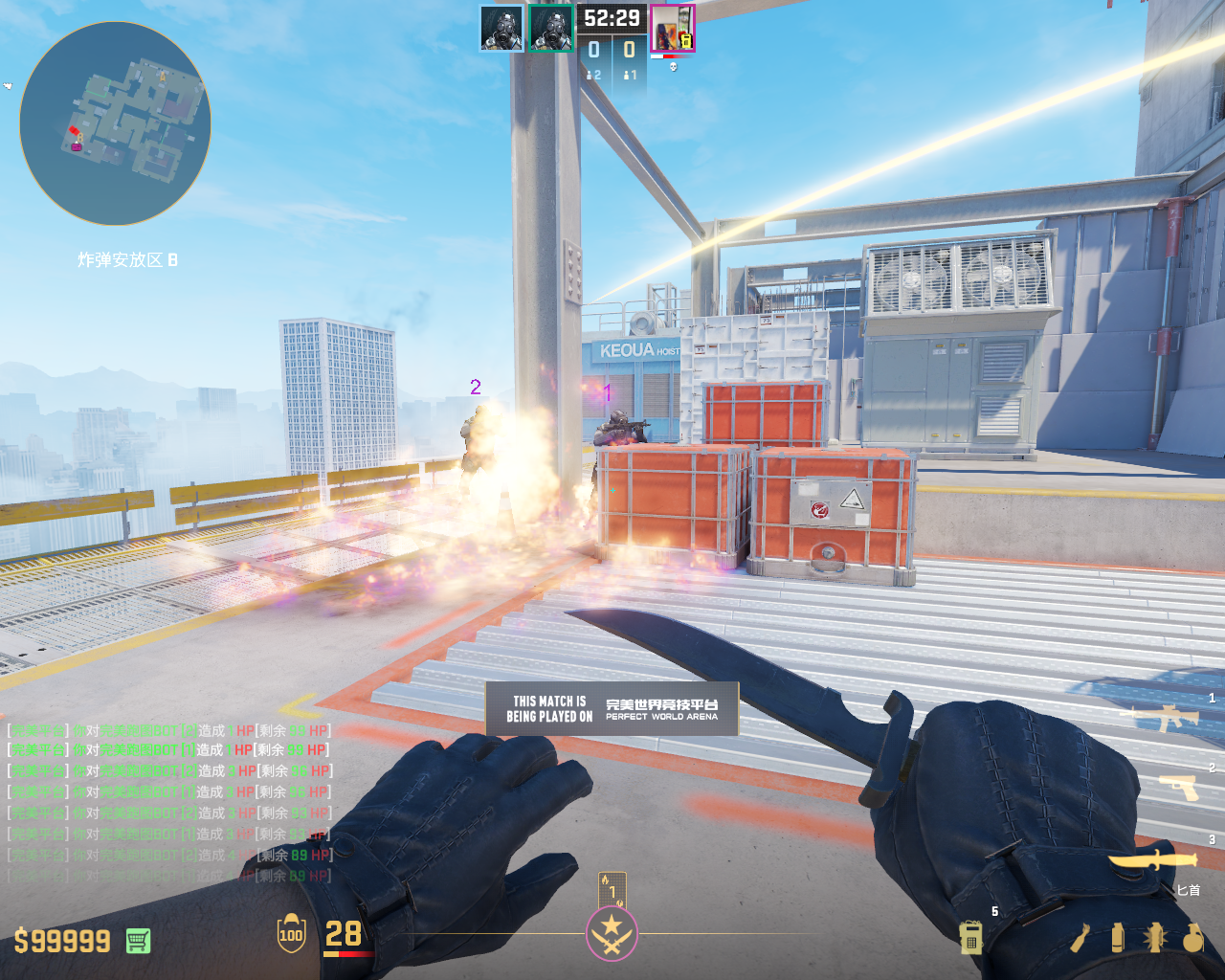Pick the molotov grenade icon
Screen dimensions: 1225x980
coord(1080,938)
